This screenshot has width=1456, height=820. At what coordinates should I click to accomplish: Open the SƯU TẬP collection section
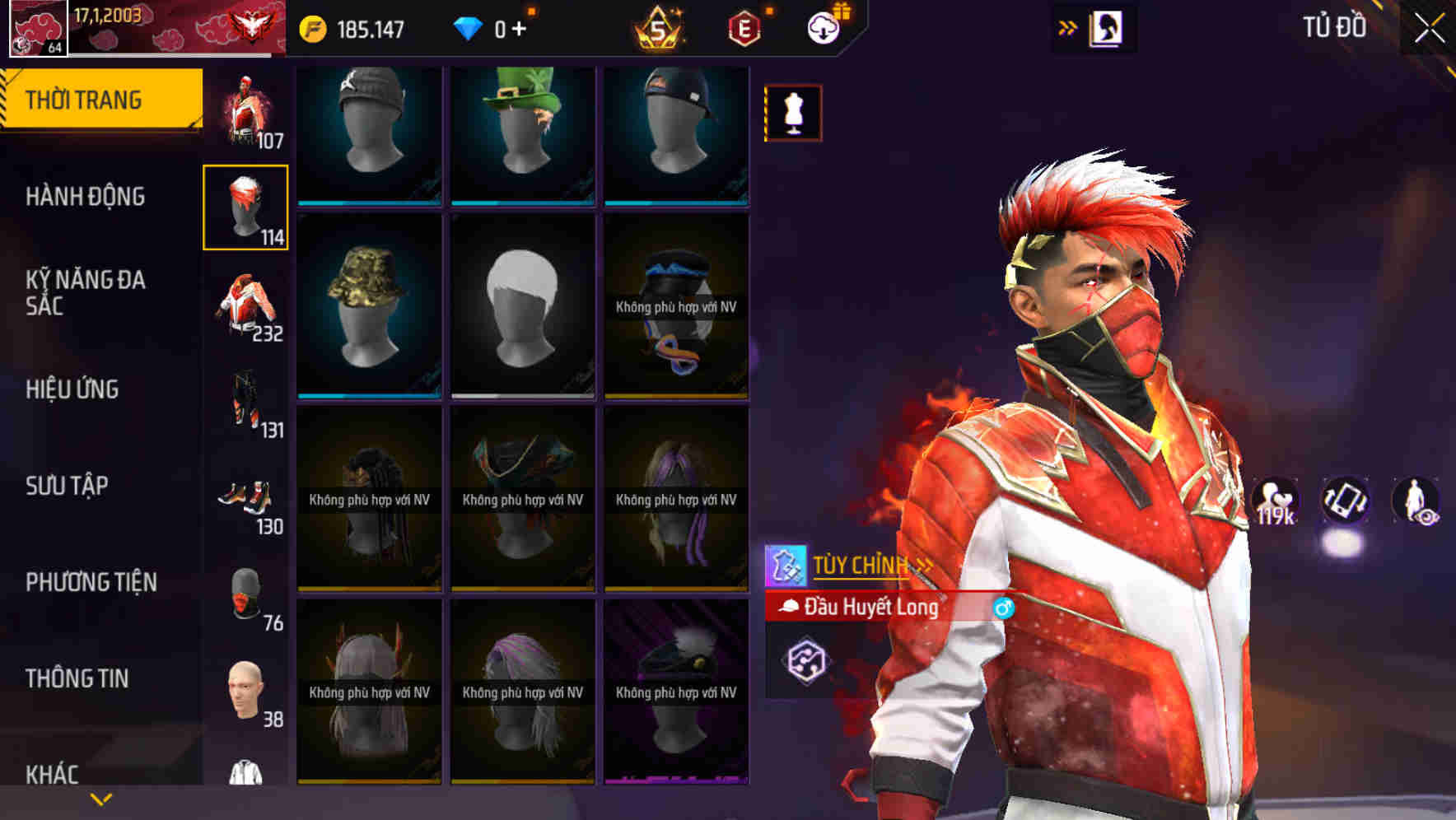click(68, 487)
